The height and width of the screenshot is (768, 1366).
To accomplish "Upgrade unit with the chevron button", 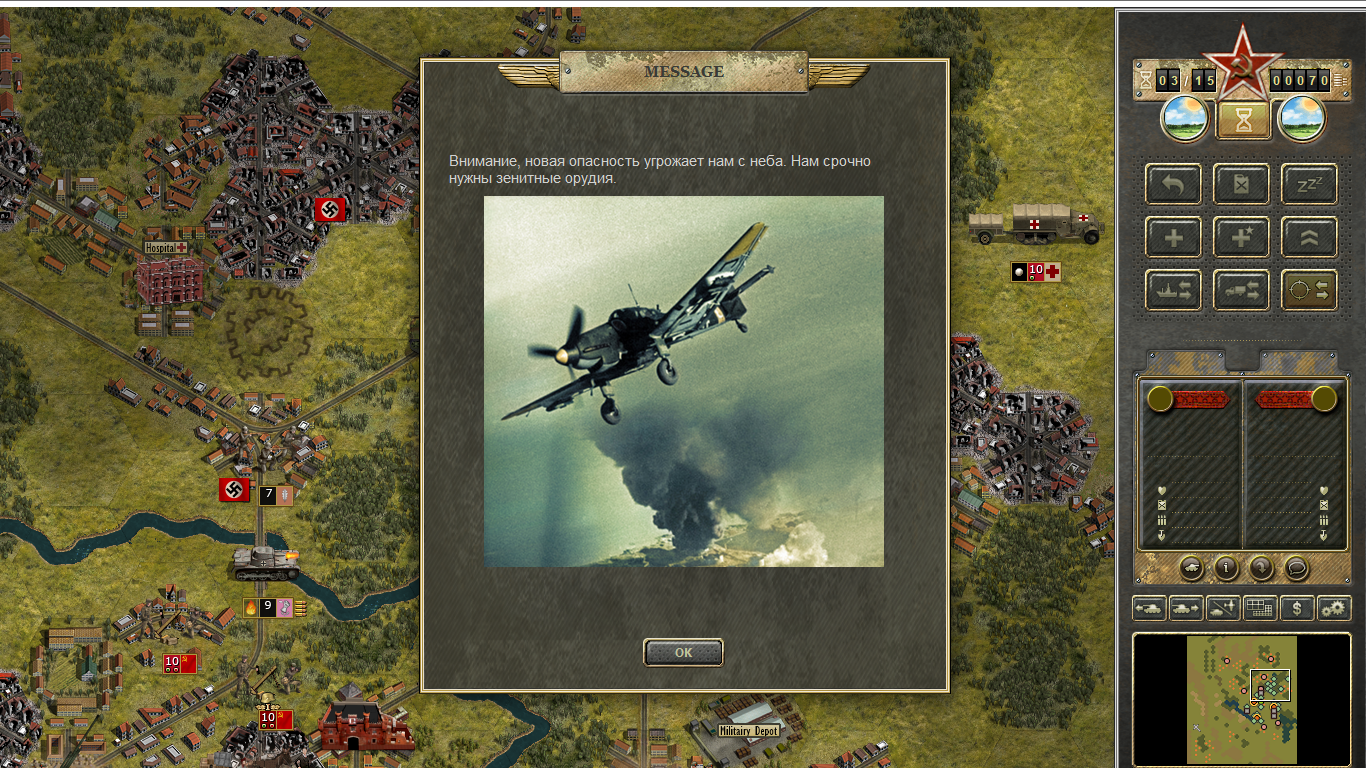I will [1309, 237].
